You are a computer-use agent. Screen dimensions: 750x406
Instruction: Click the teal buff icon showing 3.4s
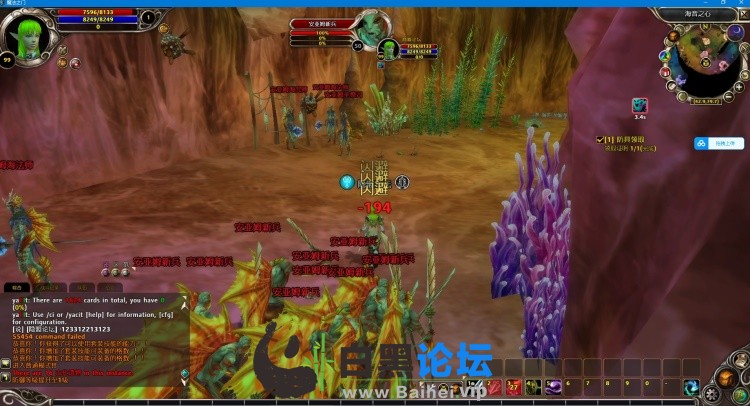pos(639,106)
